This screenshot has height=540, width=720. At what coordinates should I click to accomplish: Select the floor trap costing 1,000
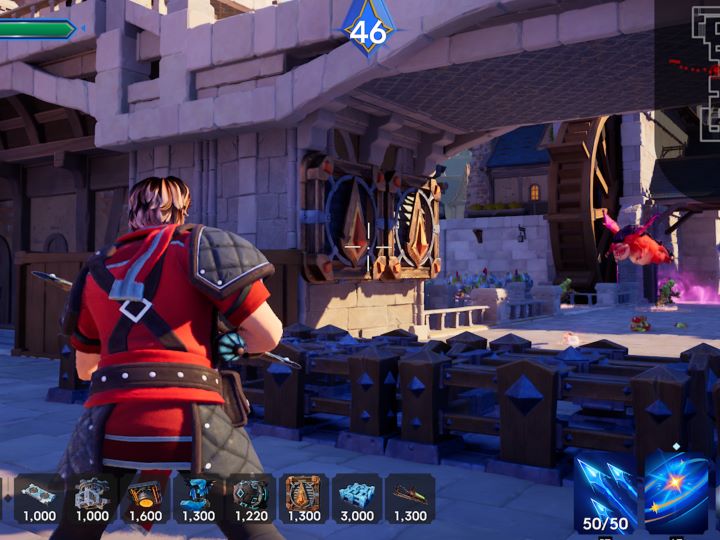(39, 498)
